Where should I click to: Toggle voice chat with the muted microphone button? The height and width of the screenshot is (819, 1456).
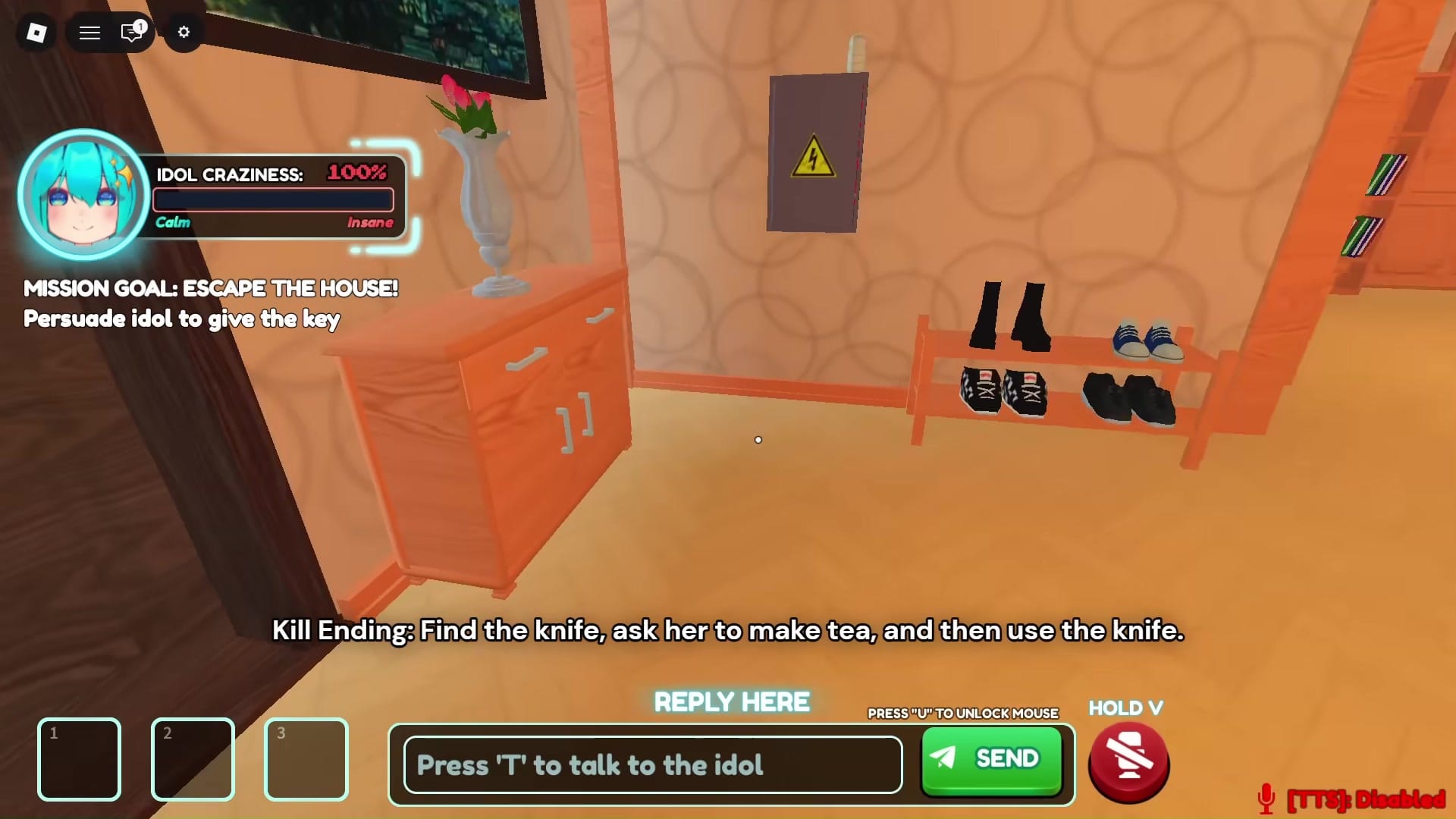[1128, 761]
